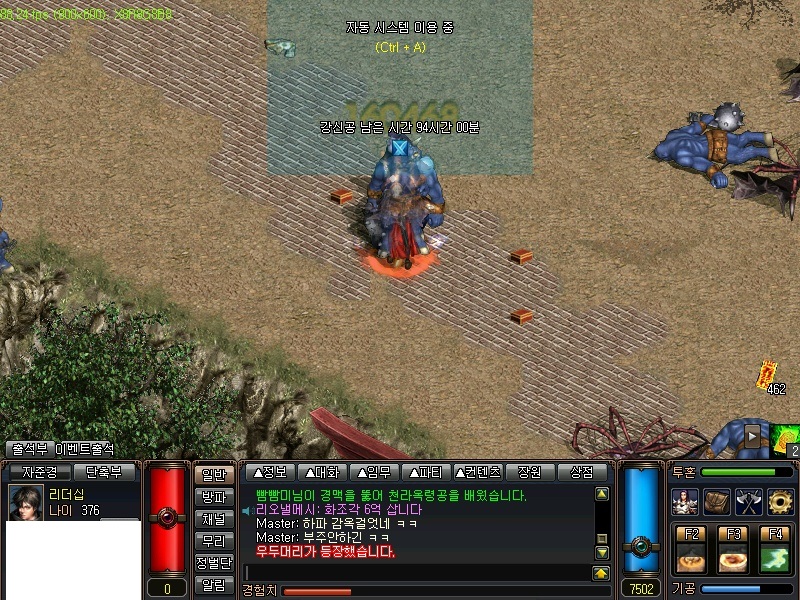Switch to the 무리 chat tab
800x600 pixels.
pos(213,541)
